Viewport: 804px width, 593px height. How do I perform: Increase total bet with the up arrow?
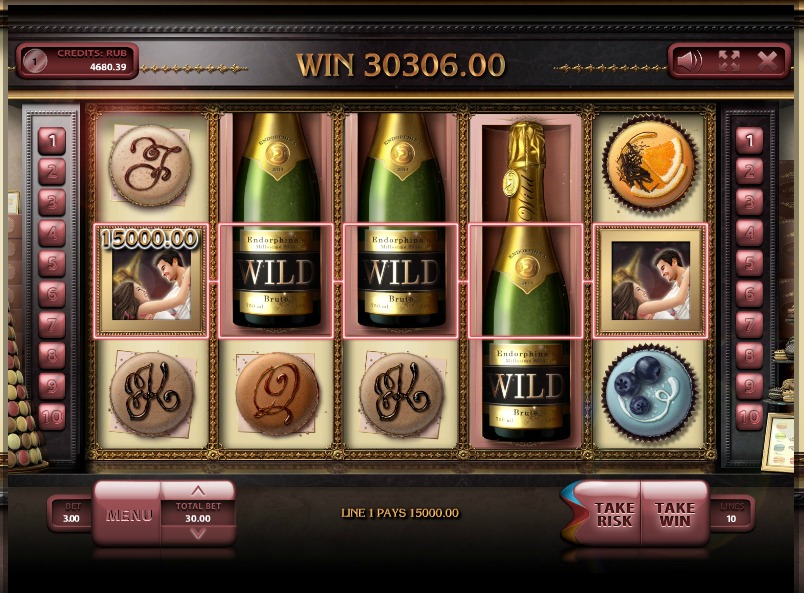point(198,491)
